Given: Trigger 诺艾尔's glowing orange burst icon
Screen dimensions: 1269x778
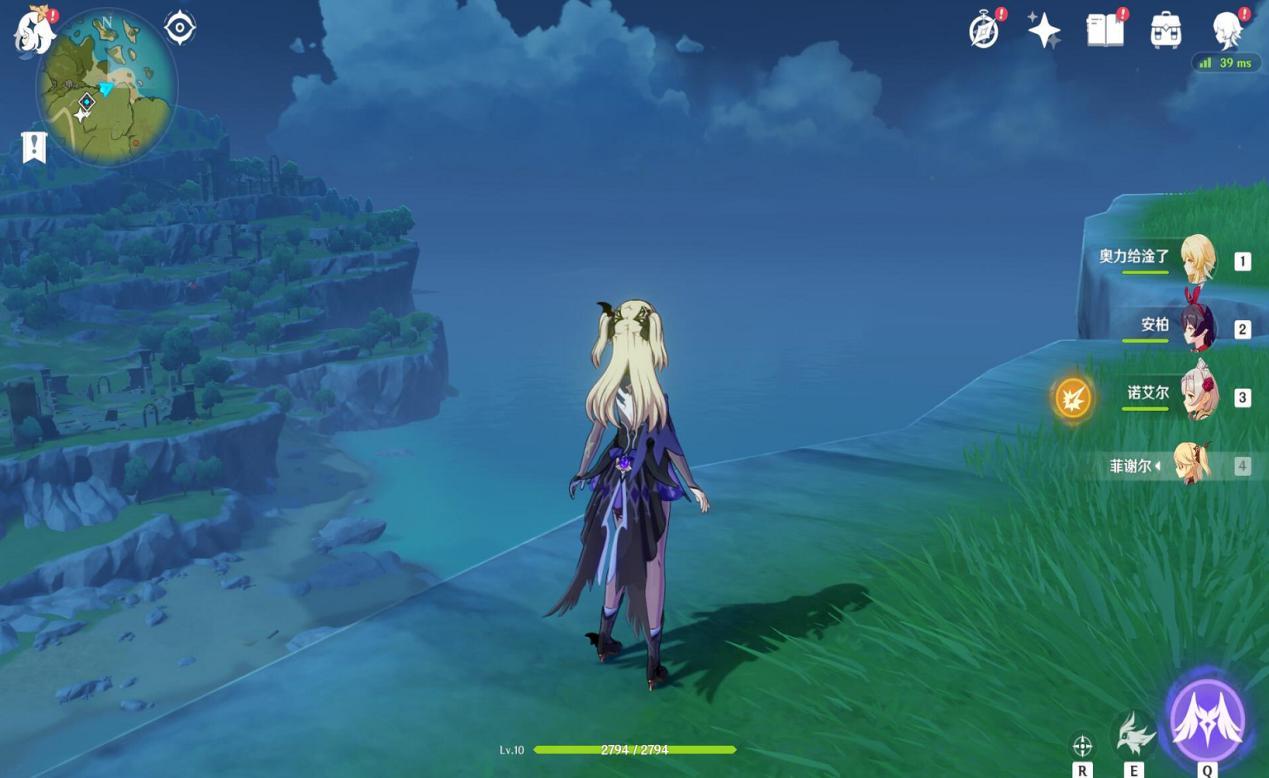Looking at the screenshot, I should click(x=1073, y=398).
